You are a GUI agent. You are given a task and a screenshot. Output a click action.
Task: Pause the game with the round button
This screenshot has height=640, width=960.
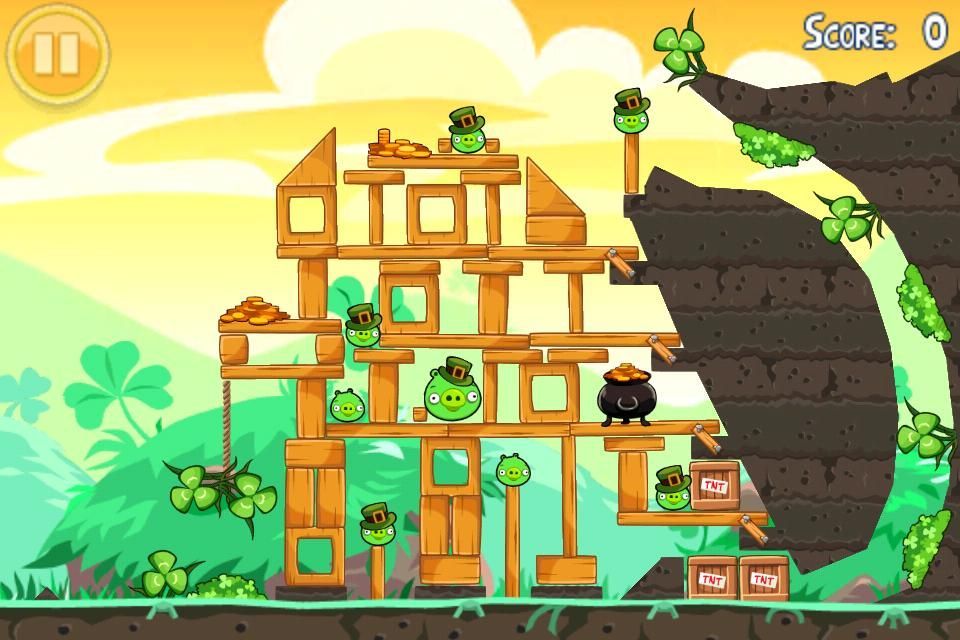57,54
